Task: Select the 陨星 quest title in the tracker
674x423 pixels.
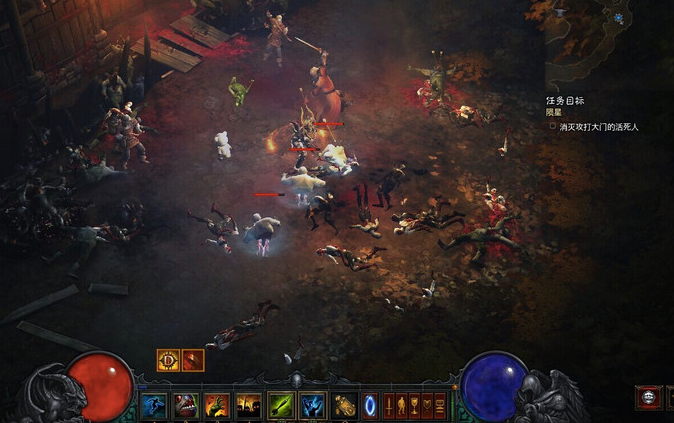Action: 555,113
